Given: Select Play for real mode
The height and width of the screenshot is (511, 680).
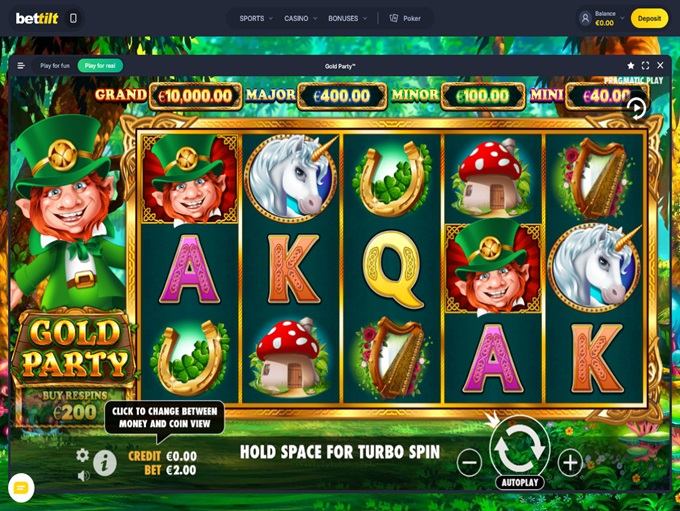Looking at the screenshot, I should click(100, 66).
